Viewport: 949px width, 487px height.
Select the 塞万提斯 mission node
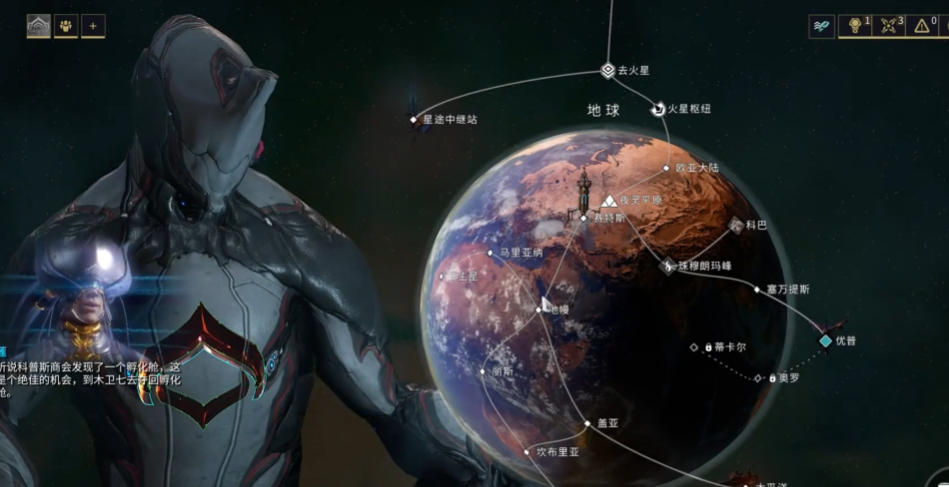click(757, 289)
